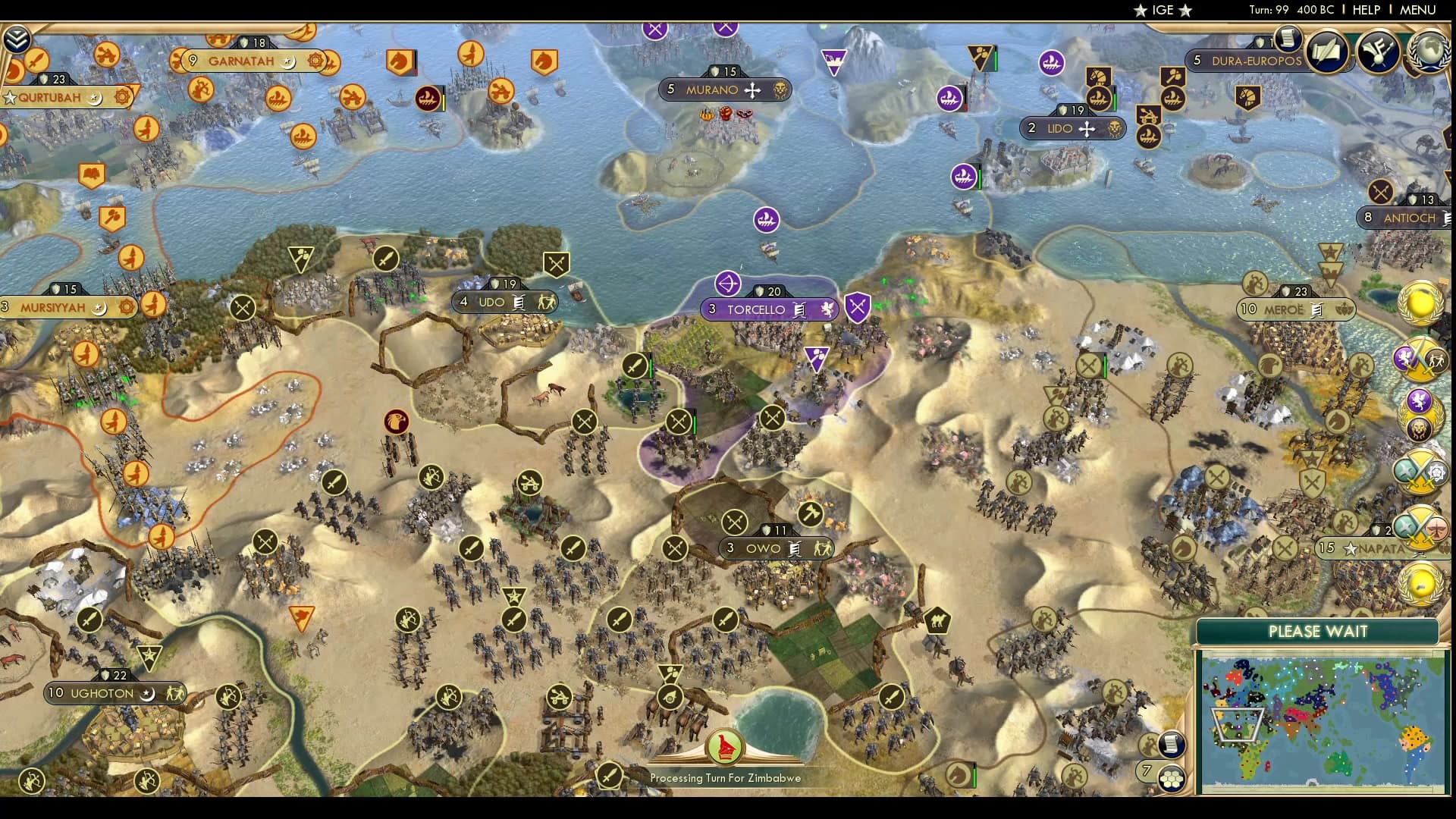This screenshot has height=819, width=1456.
Task: Open HELP from the top bar
Action: [1367, 10]
